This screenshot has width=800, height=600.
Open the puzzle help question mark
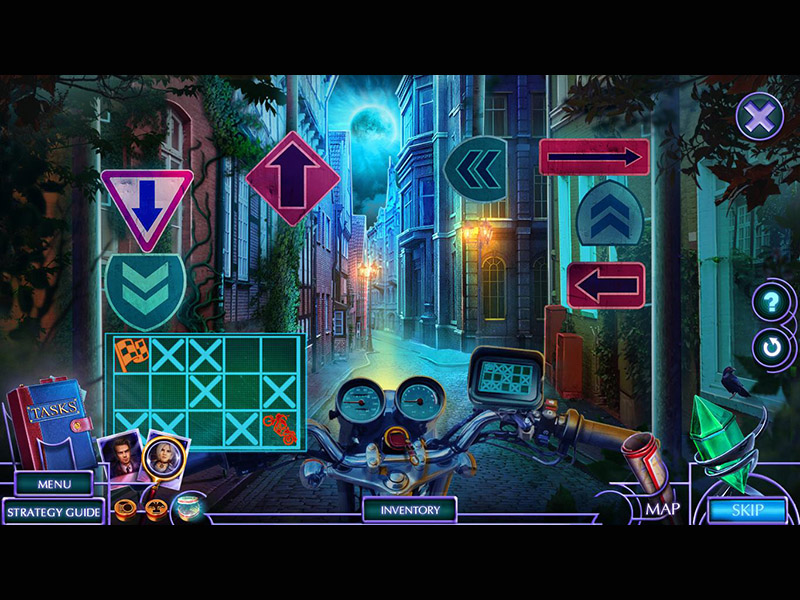click(x=771, y=302)
